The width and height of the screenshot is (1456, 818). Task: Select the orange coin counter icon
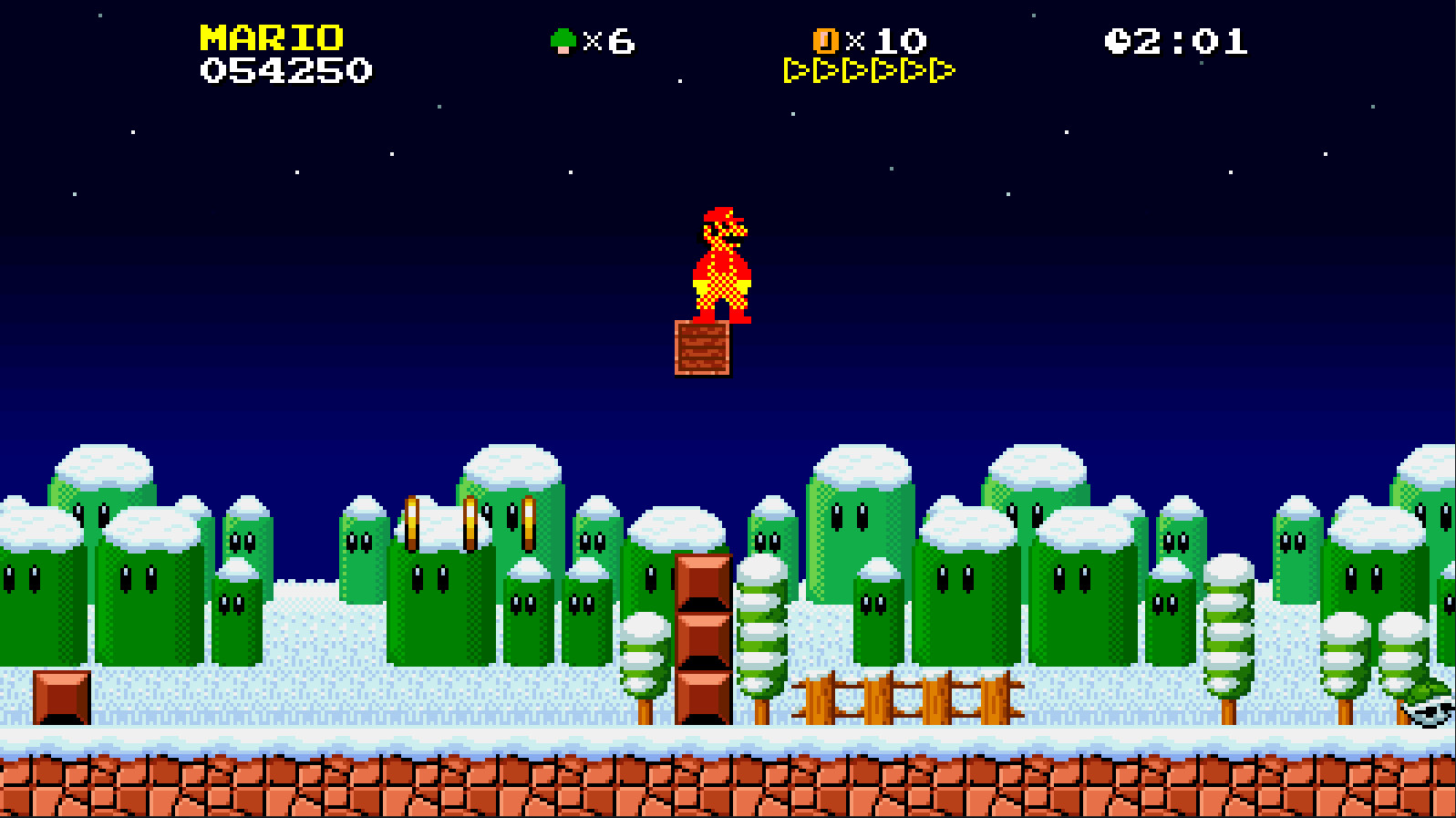[x=826, y=41]
